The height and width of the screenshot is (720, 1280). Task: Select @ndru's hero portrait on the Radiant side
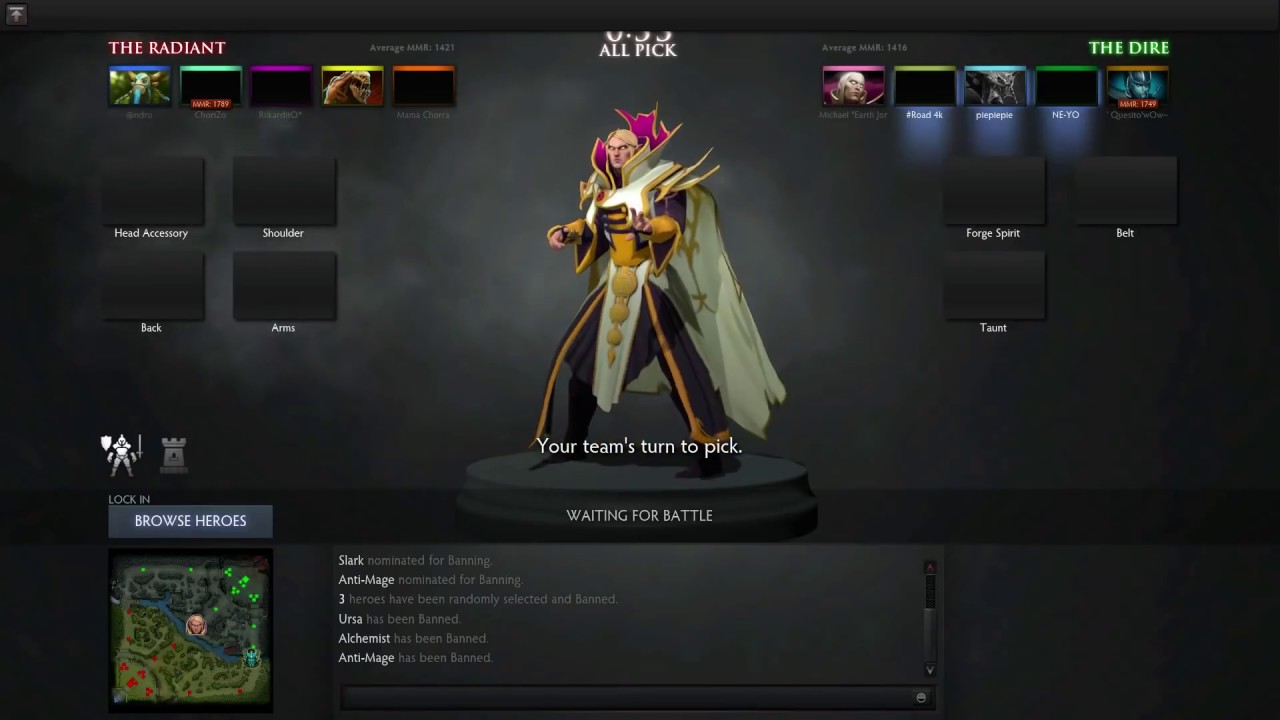(139, 85)
